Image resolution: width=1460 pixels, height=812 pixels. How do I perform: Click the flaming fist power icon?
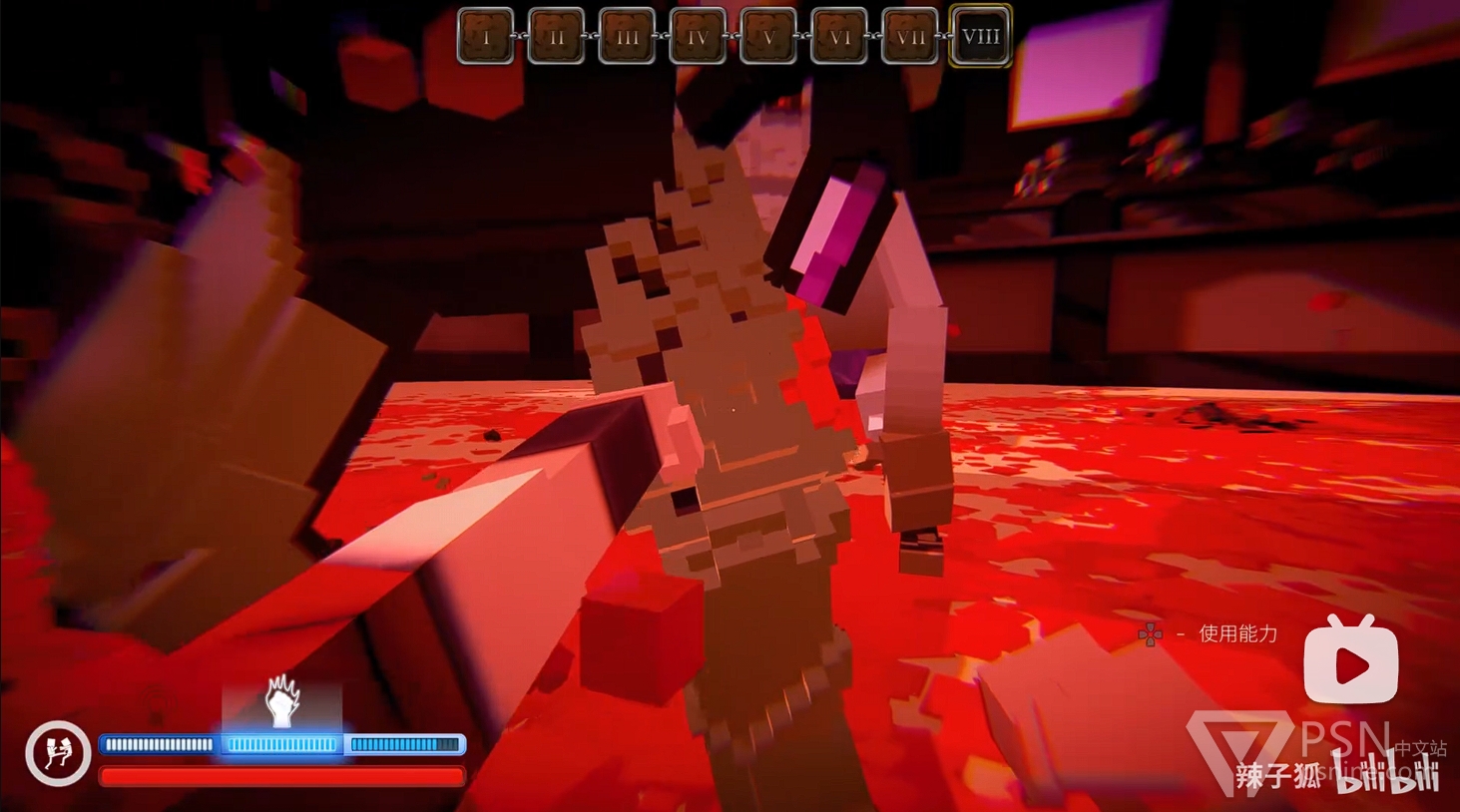(x=282, y=701)
